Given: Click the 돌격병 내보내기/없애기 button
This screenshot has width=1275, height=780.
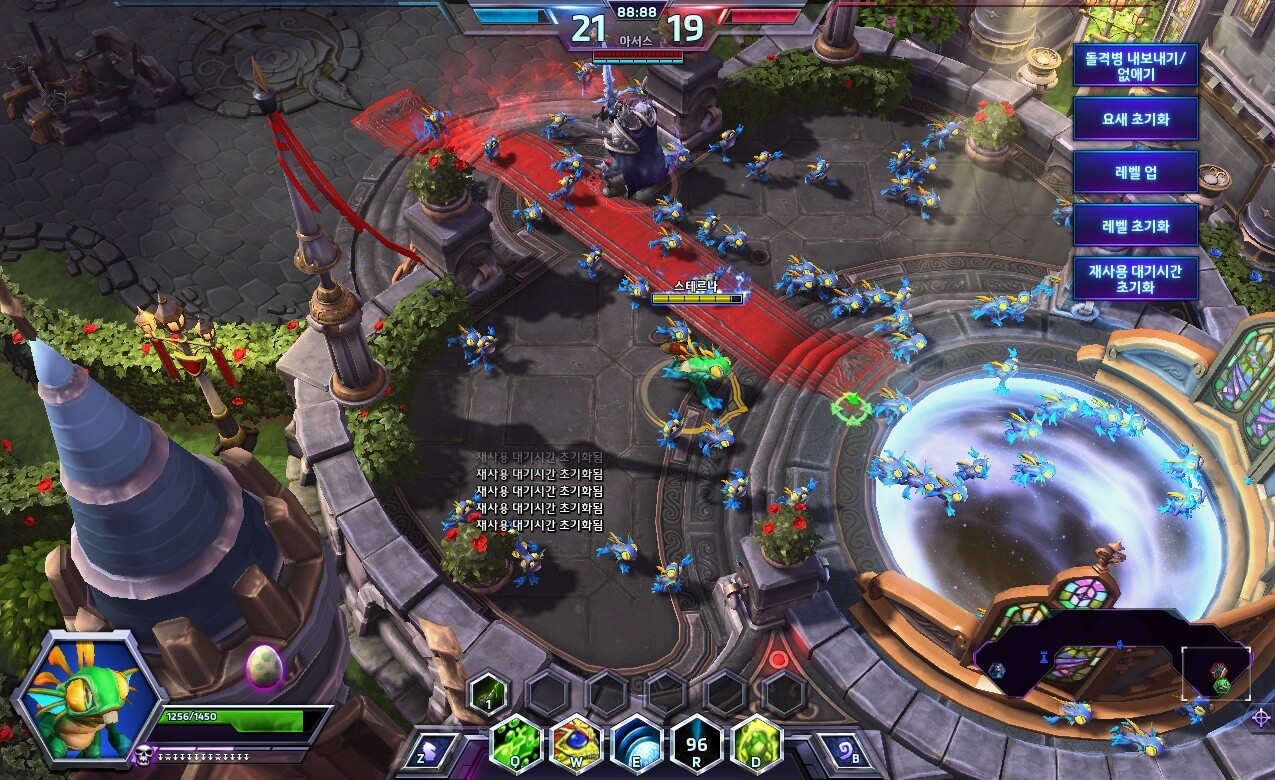Looking at the screenshot, I should click(x=1135, y=66).
